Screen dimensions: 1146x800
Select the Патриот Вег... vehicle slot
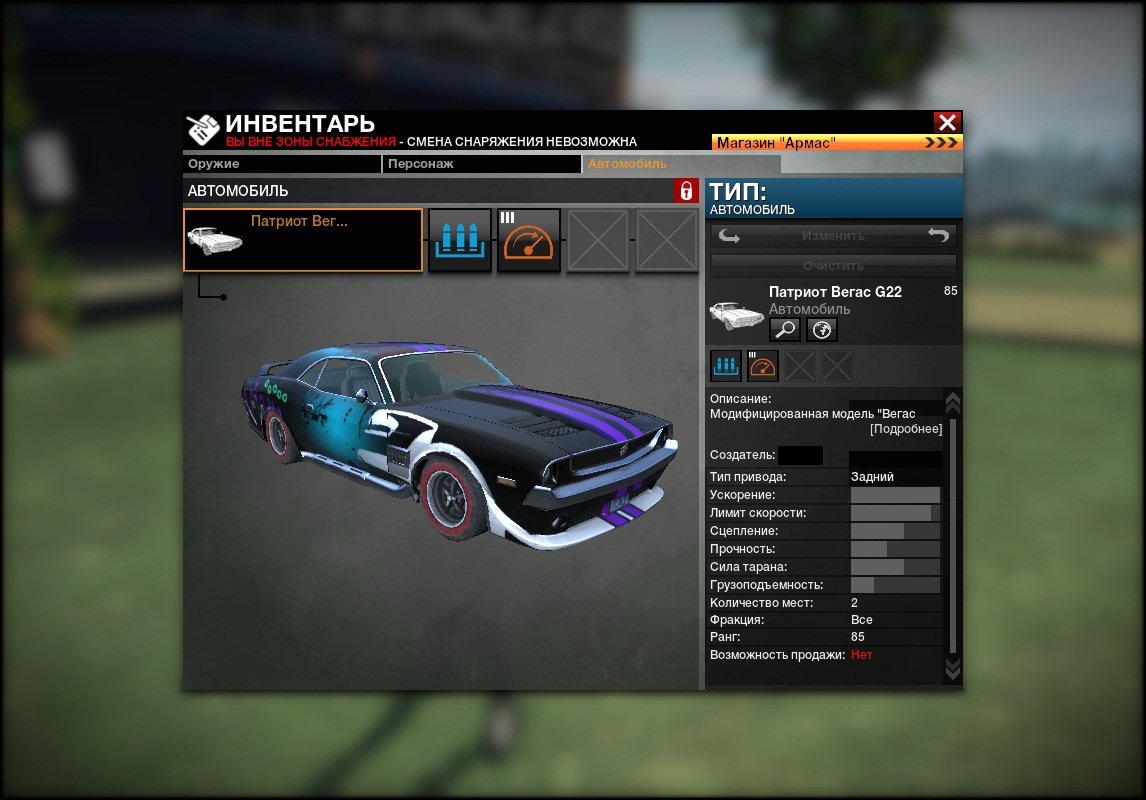click(x=303, y=240)
